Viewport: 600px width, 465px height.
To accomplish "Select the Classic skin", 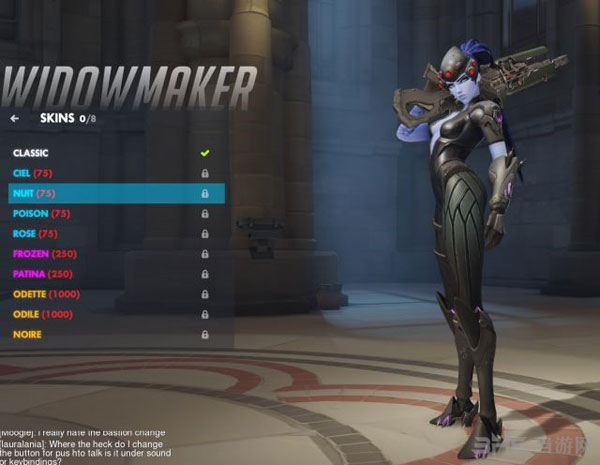I will tap(32, 153).
